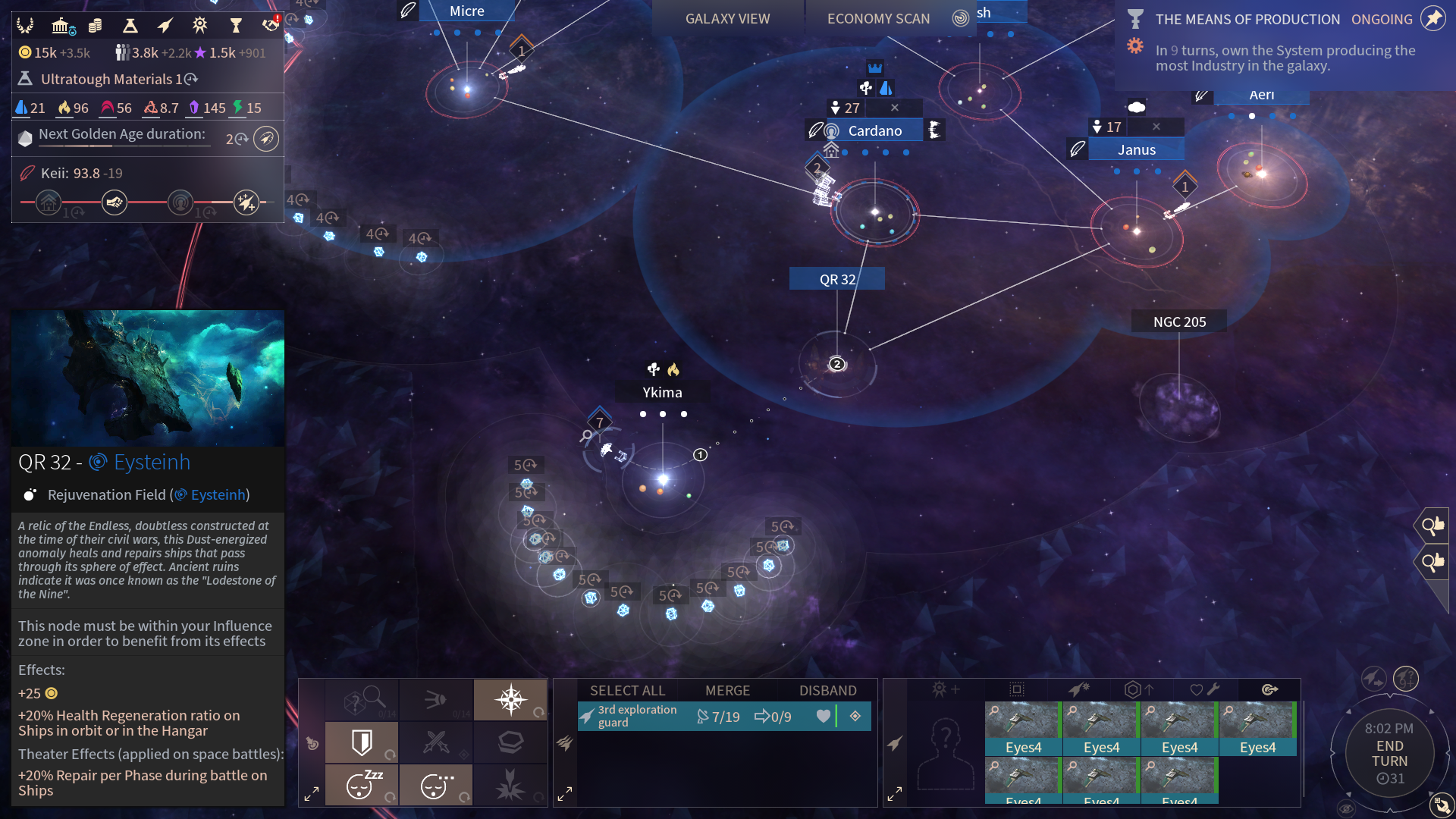Disband the selected fleet

(x=827, y=690)
